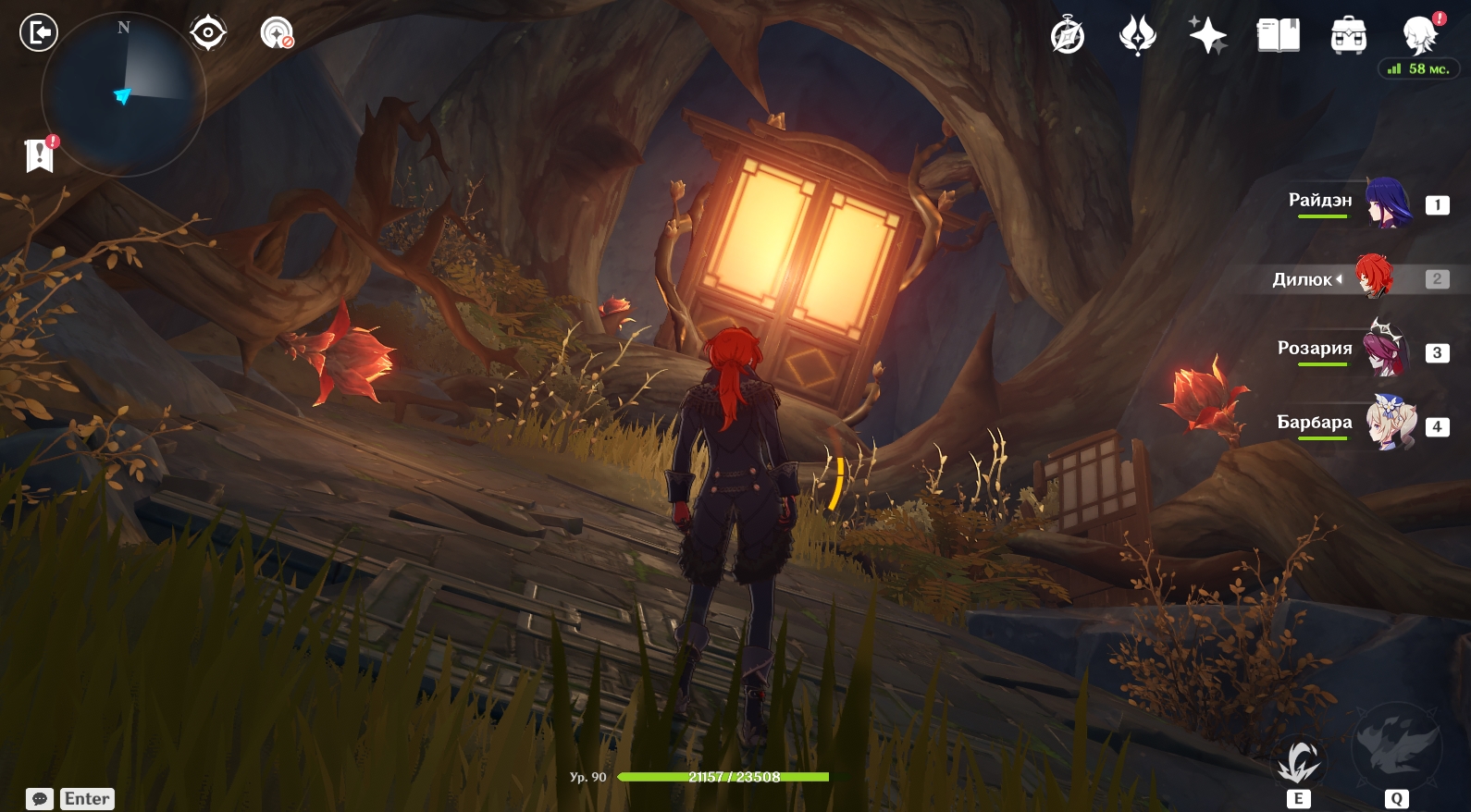Open the Paimon menu
The height and width of the screenshot is (812, 1471).
[x=1419, y=37]
